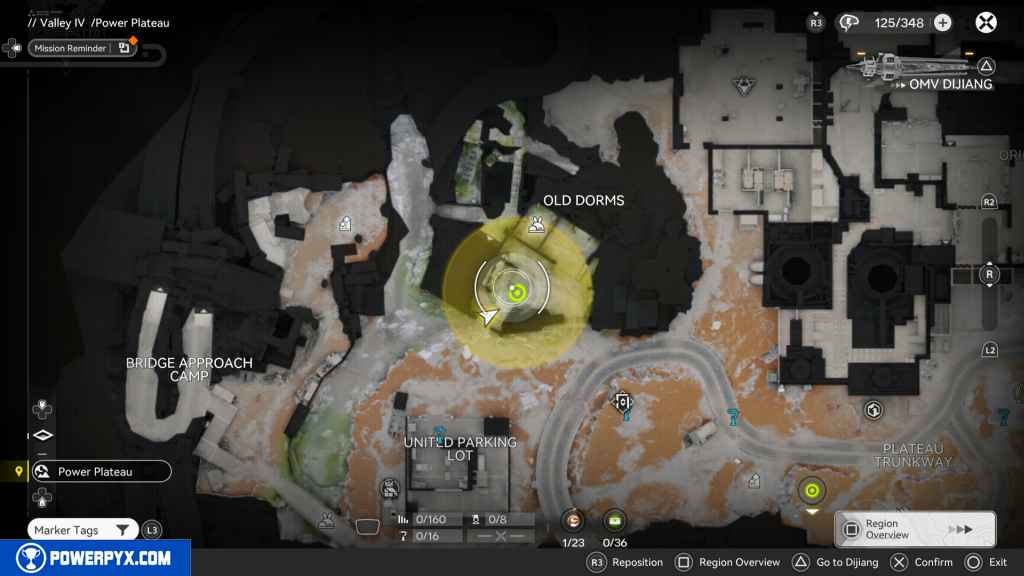
Task: Click the camp marker north of Bridge Approach
Action: pyautogui.click(x=345, y=224)
